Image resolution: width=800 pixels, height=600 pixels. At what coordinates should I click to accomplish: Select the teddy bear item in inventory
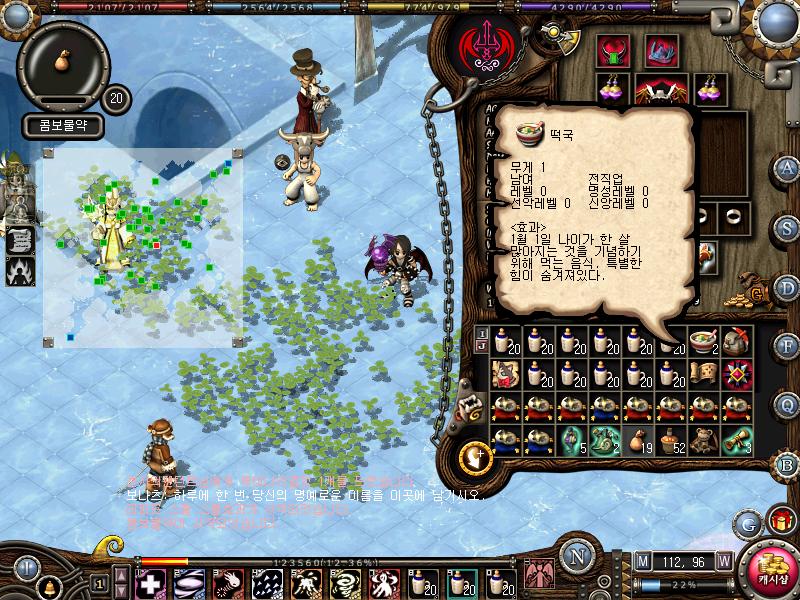(707, 439)
